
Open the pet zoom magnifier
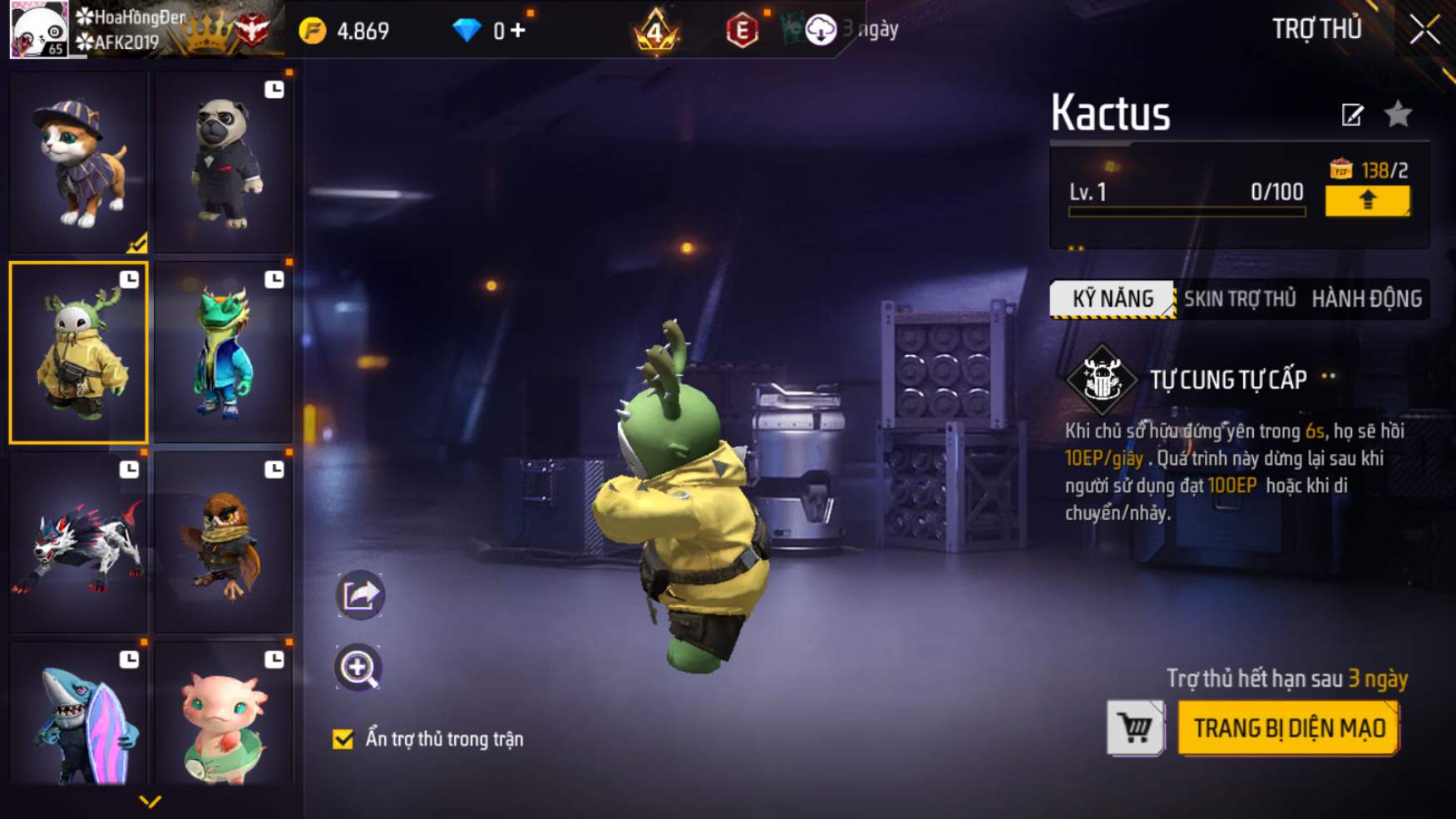click(358, 668)
